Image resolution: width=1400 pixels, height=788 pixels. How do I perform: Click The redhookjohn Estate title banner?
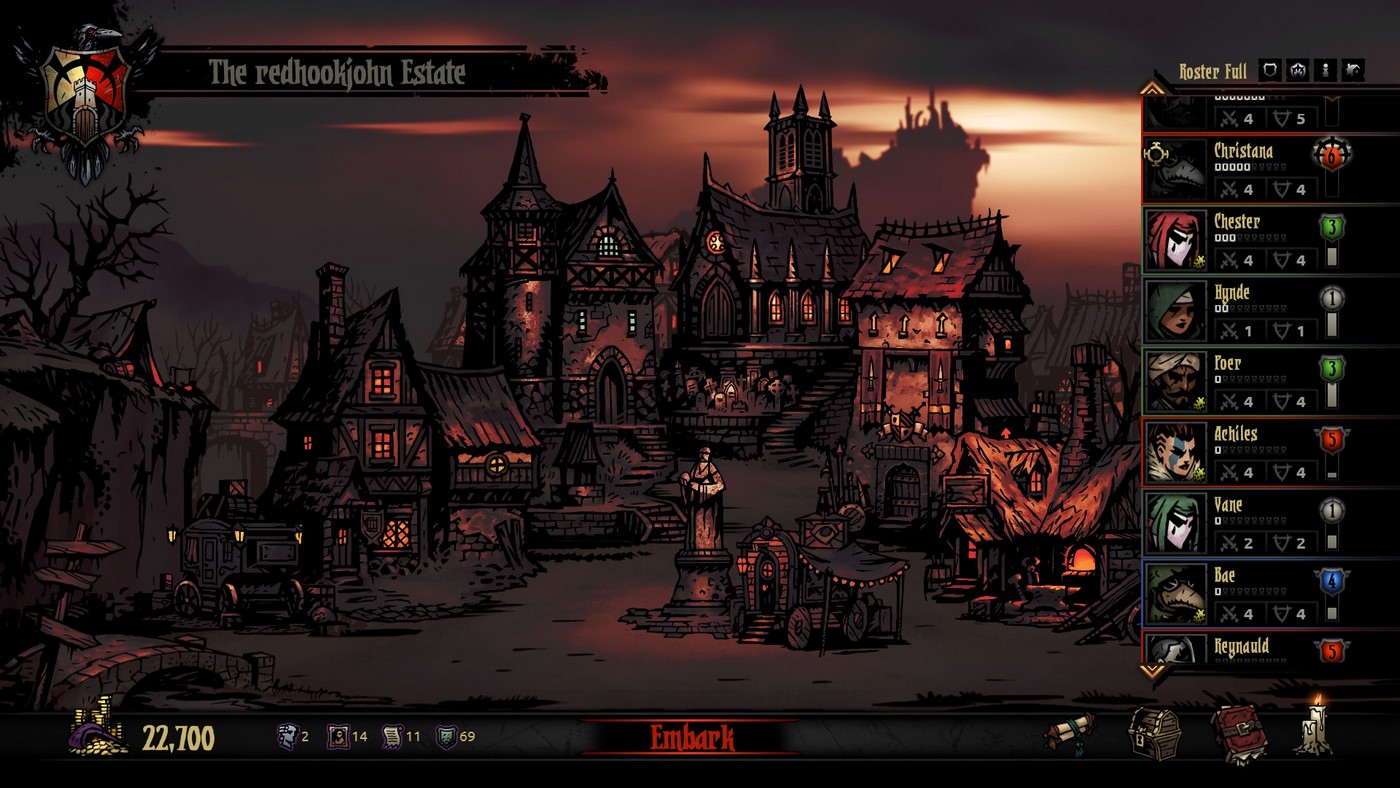tap(335, 69)
